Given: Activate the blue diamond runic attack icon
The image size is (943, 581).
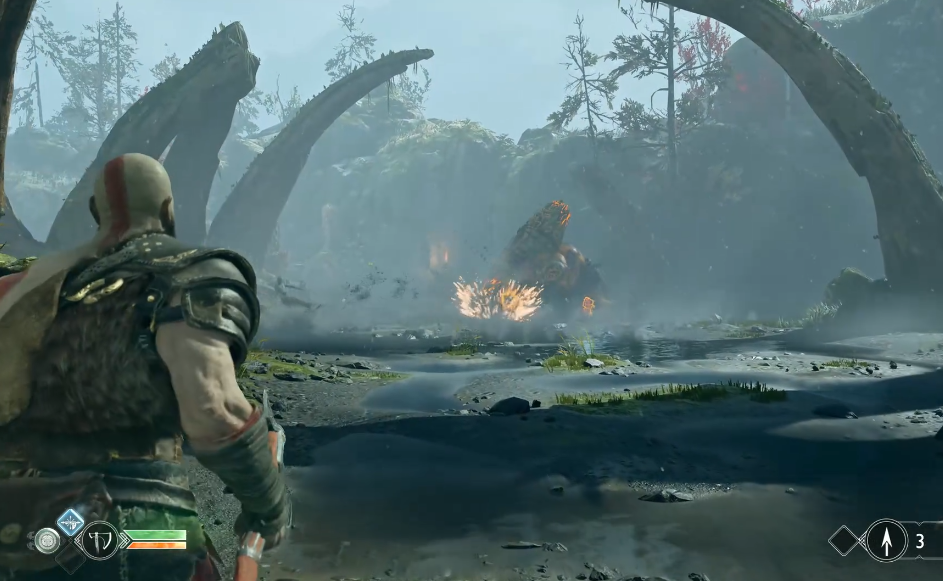Looking at the screenshot, I should 70,521.
